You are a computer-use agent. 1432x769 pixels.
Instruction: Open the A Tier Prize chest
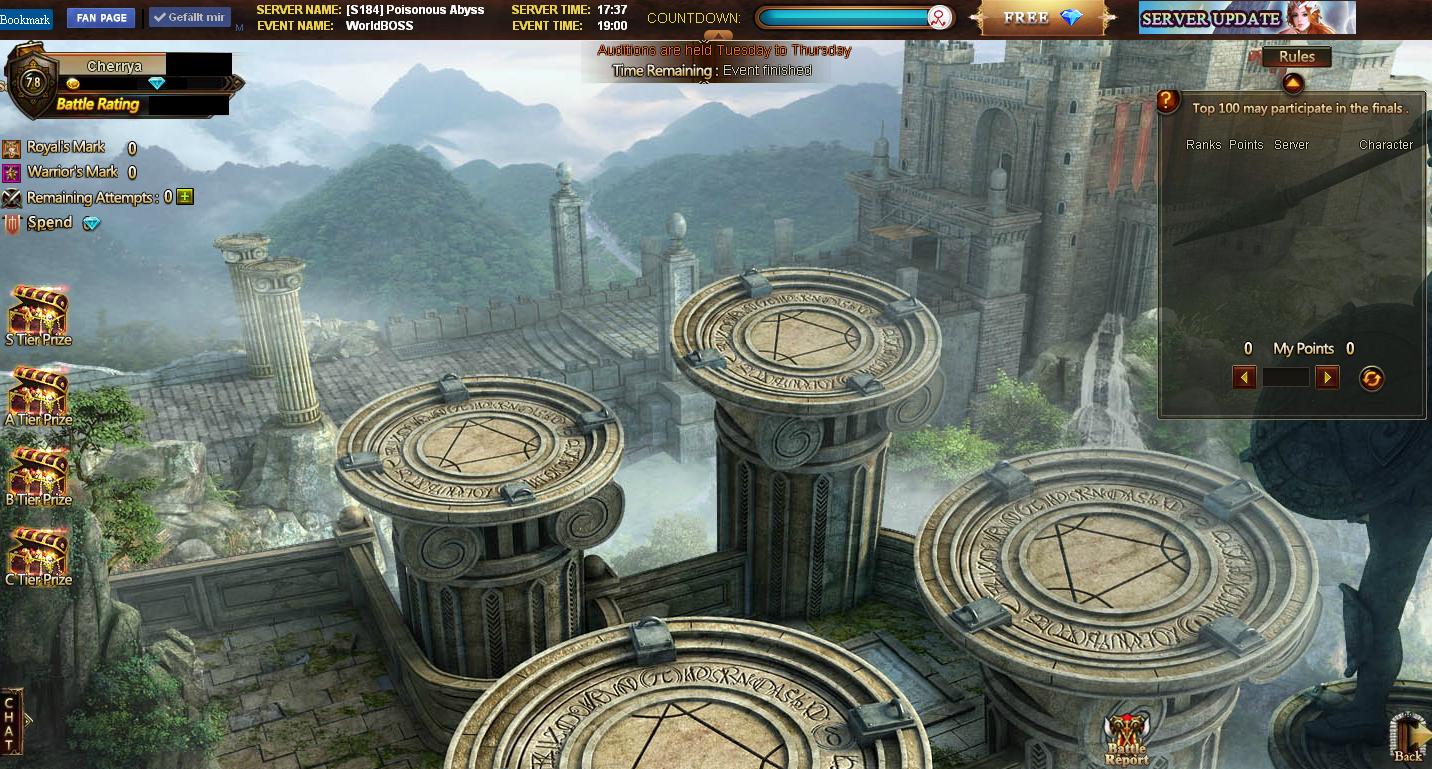pyautogui.click(x=38, y=391)
